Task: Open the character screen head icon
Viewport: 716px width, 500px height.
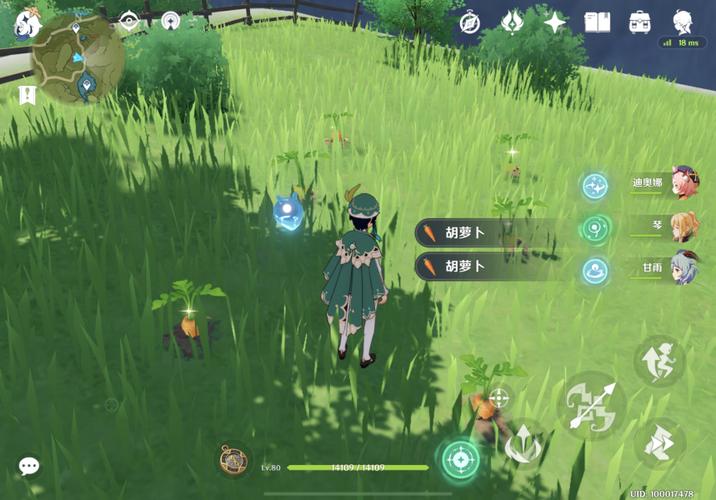Action: tap(683, 22)
